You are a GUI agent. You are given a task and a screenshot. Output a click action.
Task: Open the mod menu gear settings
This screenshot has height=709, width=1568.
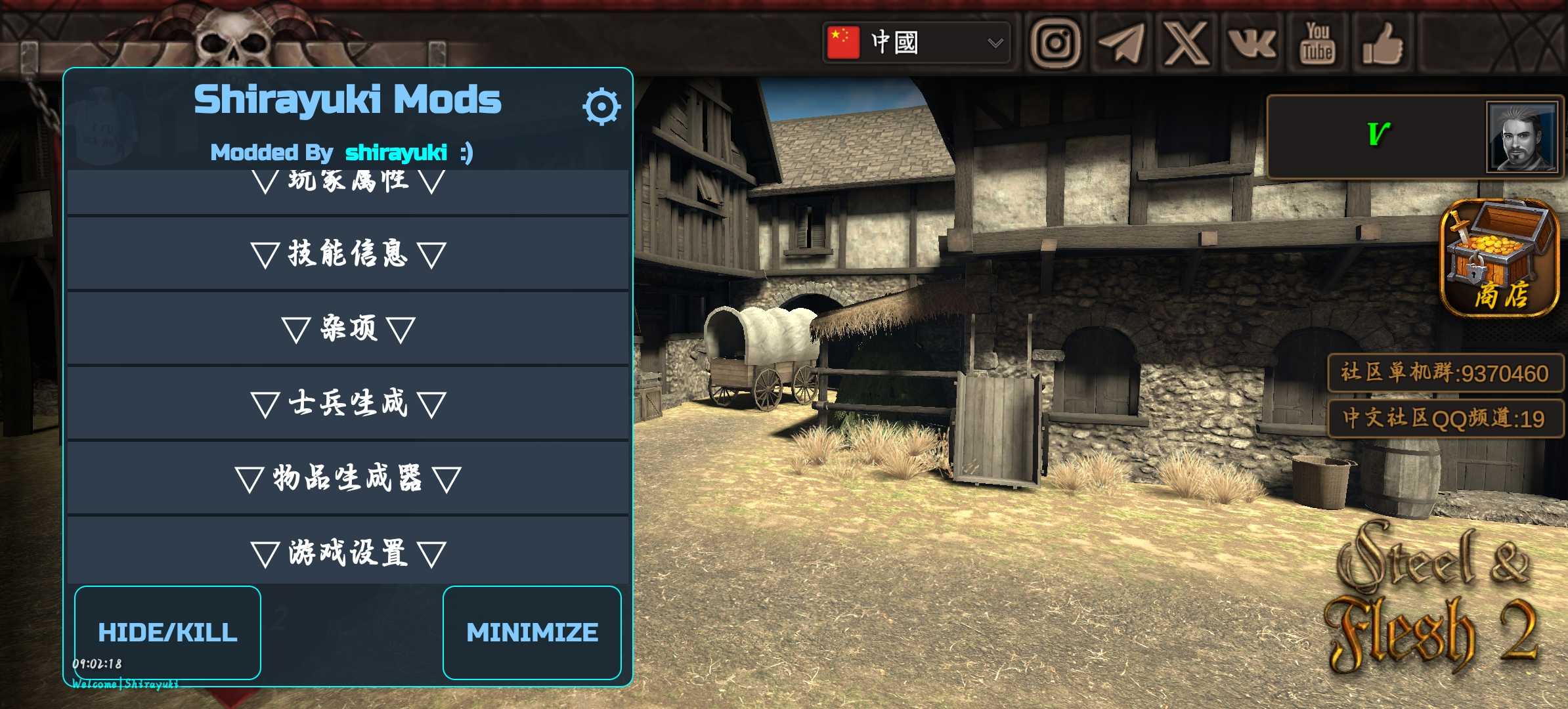601,106
